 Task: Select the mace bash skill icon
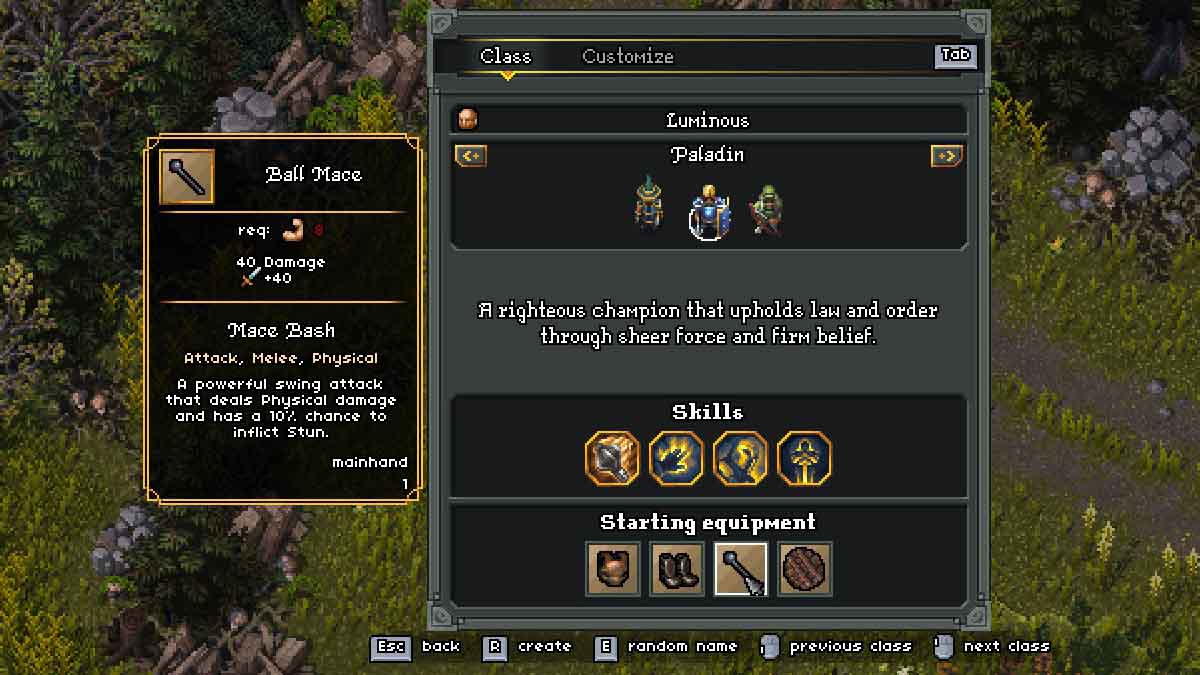click(612, 458)
